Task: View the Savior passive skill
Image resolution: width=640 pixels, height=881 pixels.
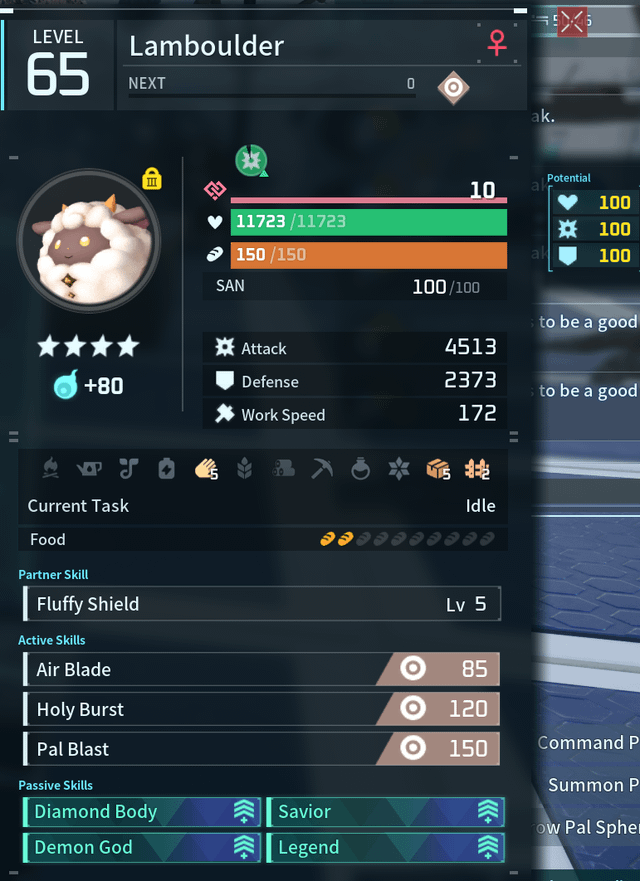Action: point(385,812)
